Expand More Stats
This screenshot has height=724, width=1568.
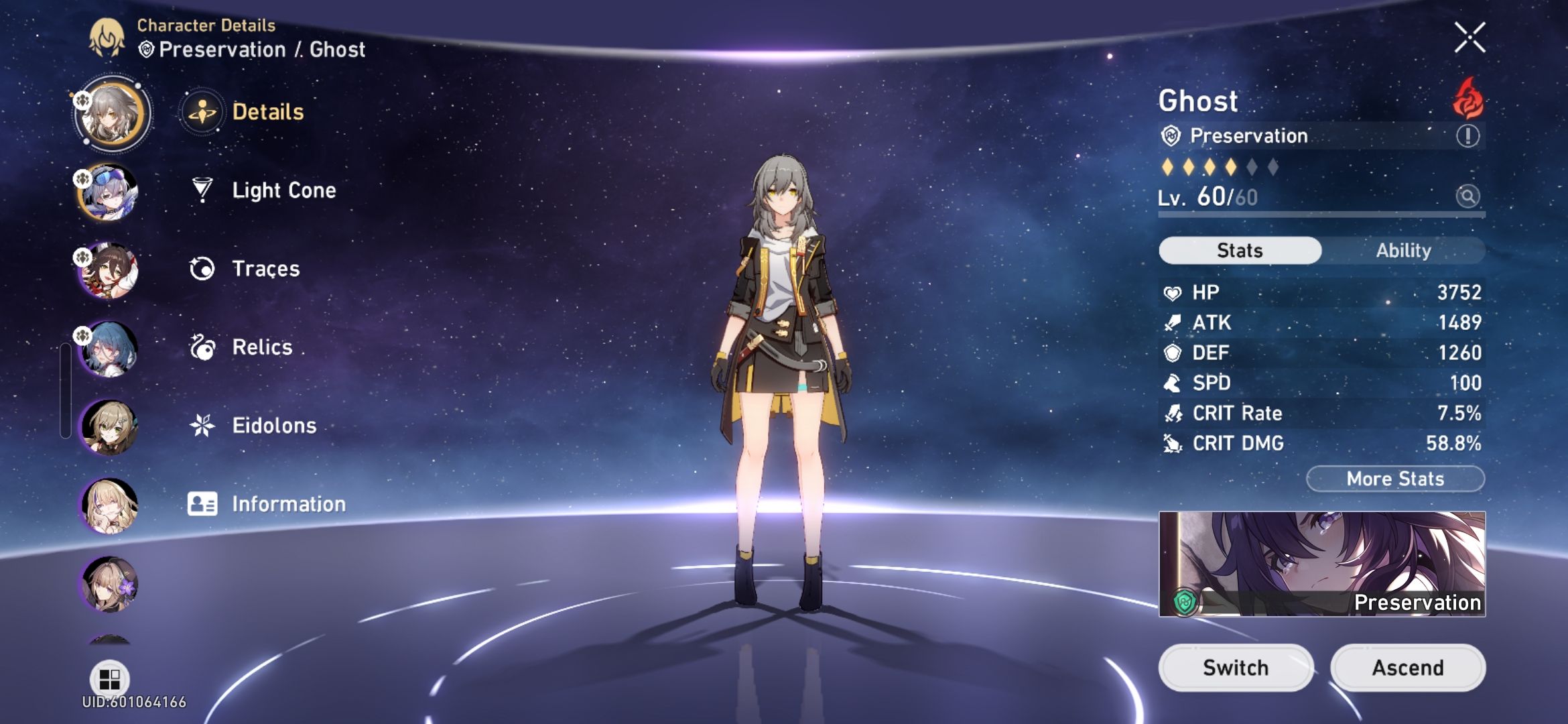[1394, 478]
